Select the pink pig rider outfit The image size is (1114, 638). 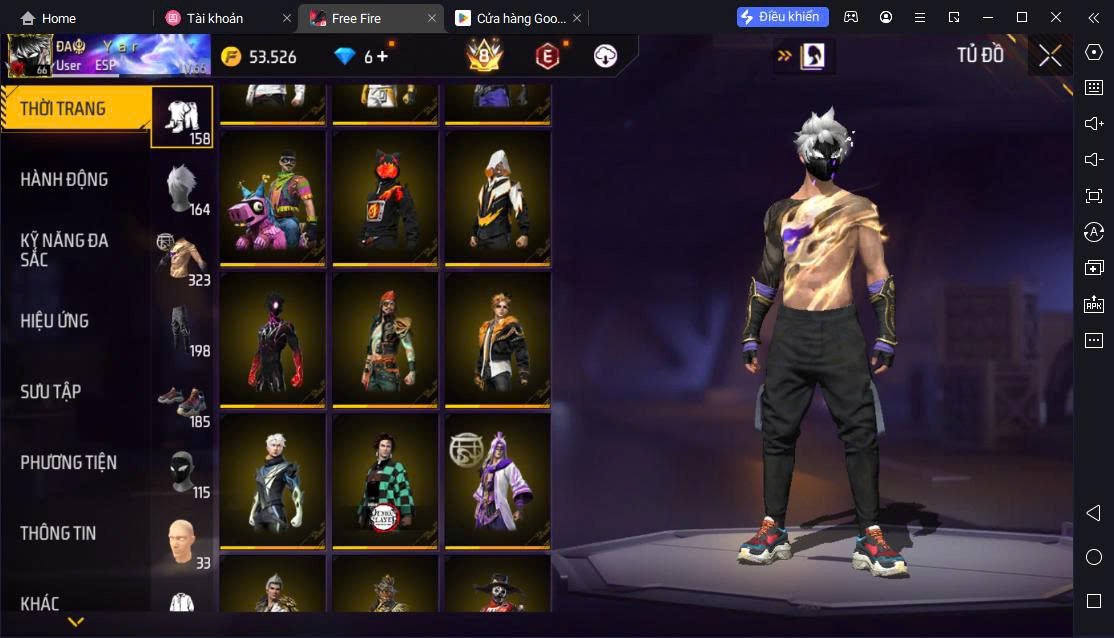(x=273, y=198)
